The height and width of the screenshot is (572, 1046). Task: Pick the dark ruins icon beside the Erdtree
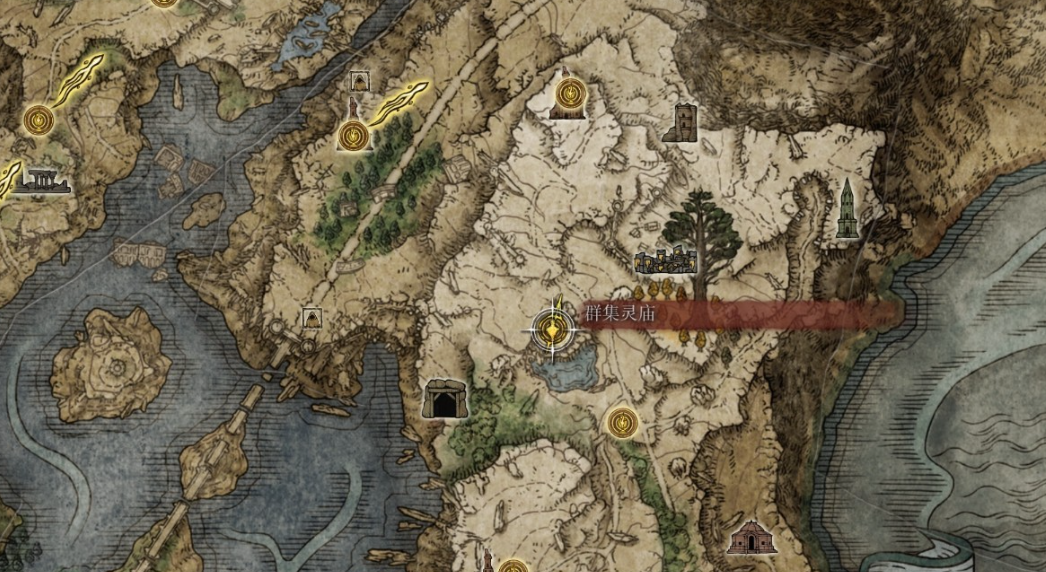(x=665, y=263)
